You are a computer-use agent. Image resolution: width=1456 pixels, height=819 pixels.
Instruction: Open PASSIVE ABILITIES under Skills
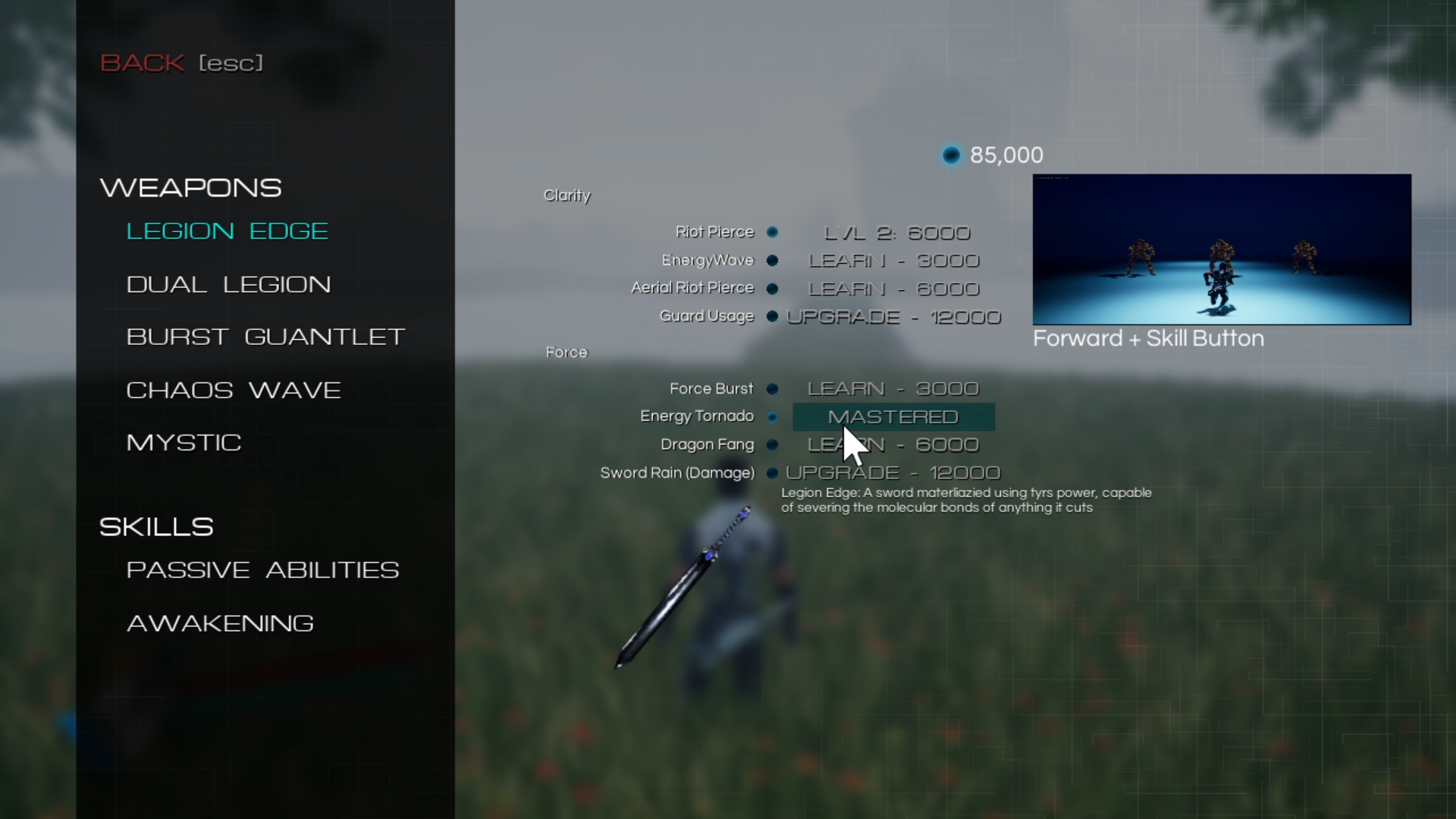coord(263,570)
